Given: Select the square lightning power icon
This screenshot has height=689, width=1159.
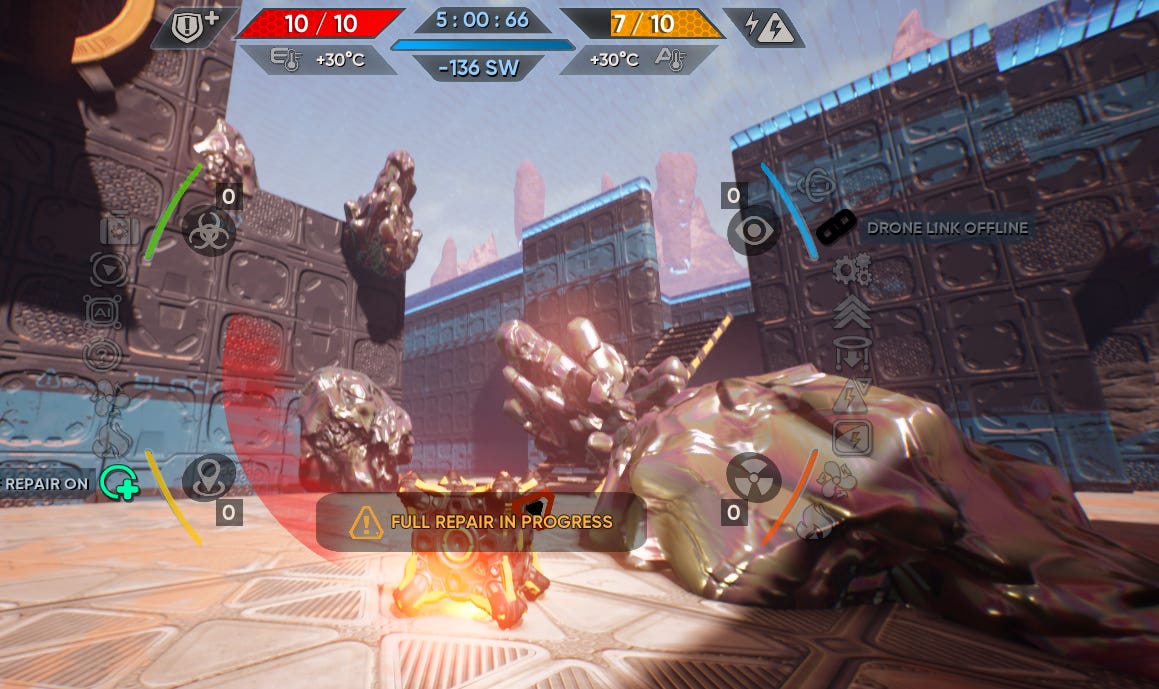Looking at the screenshot, I should 852,437.
